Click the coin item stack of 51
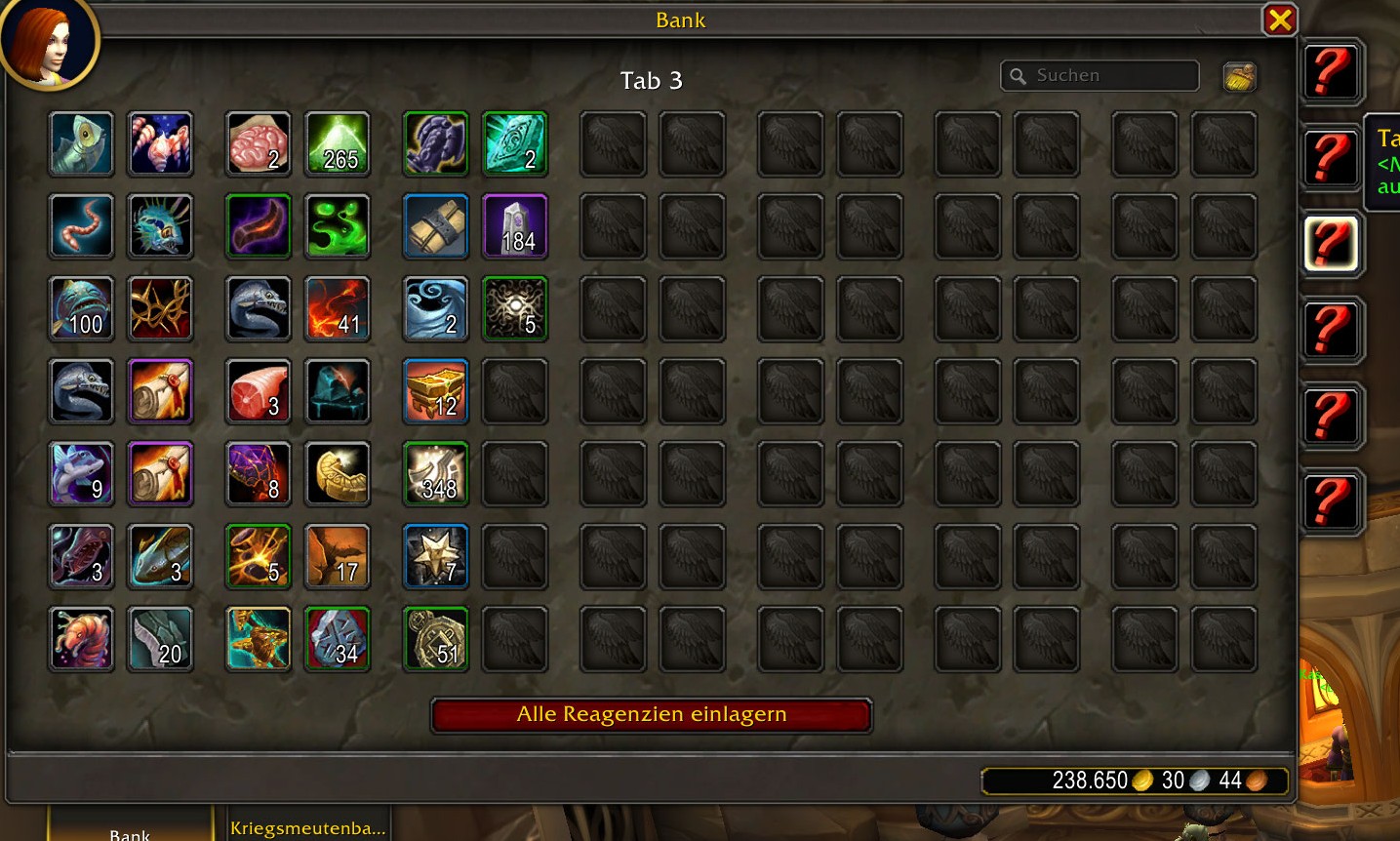 tap(436, 639)
